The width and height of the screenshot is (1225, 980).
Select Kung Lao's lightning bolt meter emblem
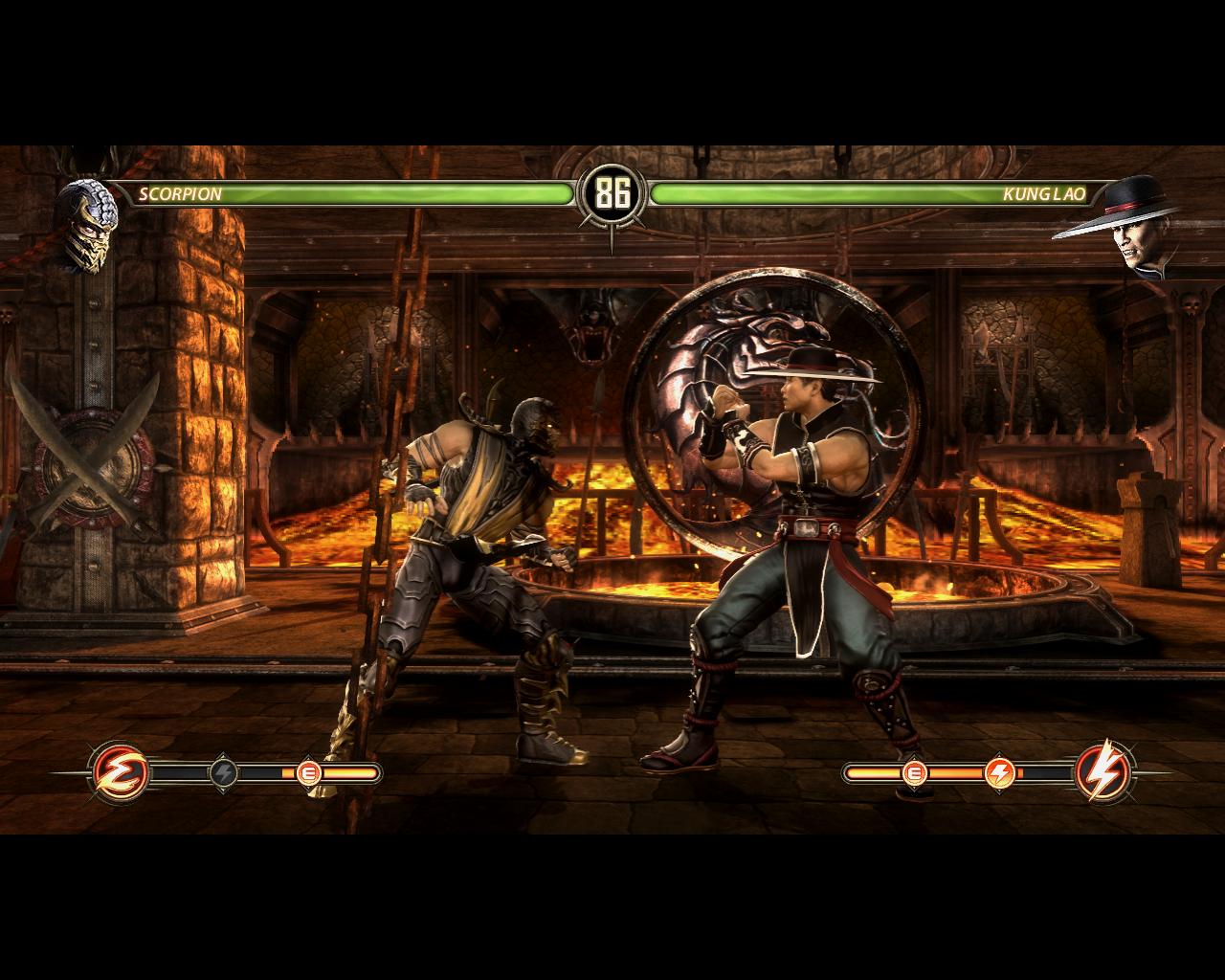click(1103, 771)
